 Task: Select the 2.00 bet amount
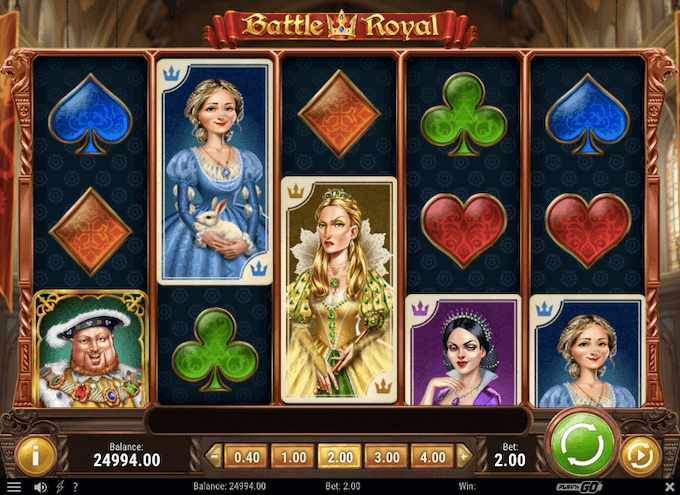(x=339, y=457)
